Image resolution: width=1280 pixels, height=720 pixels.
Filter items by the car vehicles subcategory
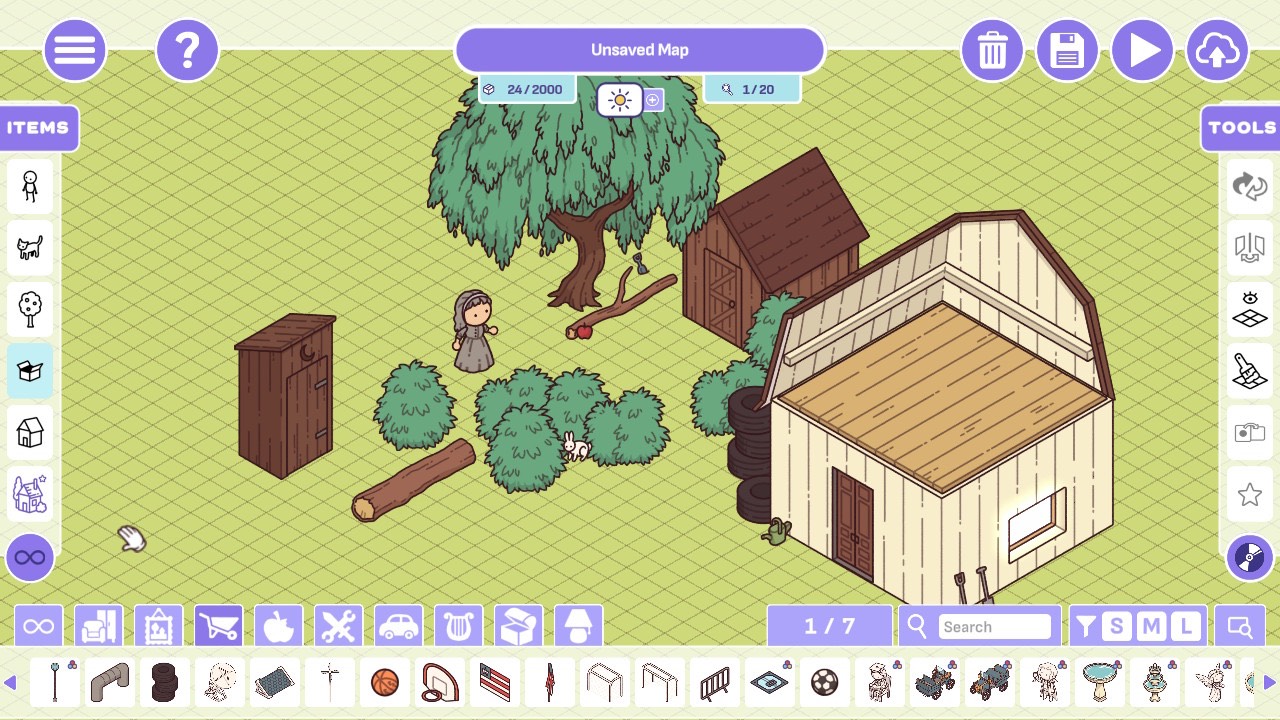(x=399, y=627)
